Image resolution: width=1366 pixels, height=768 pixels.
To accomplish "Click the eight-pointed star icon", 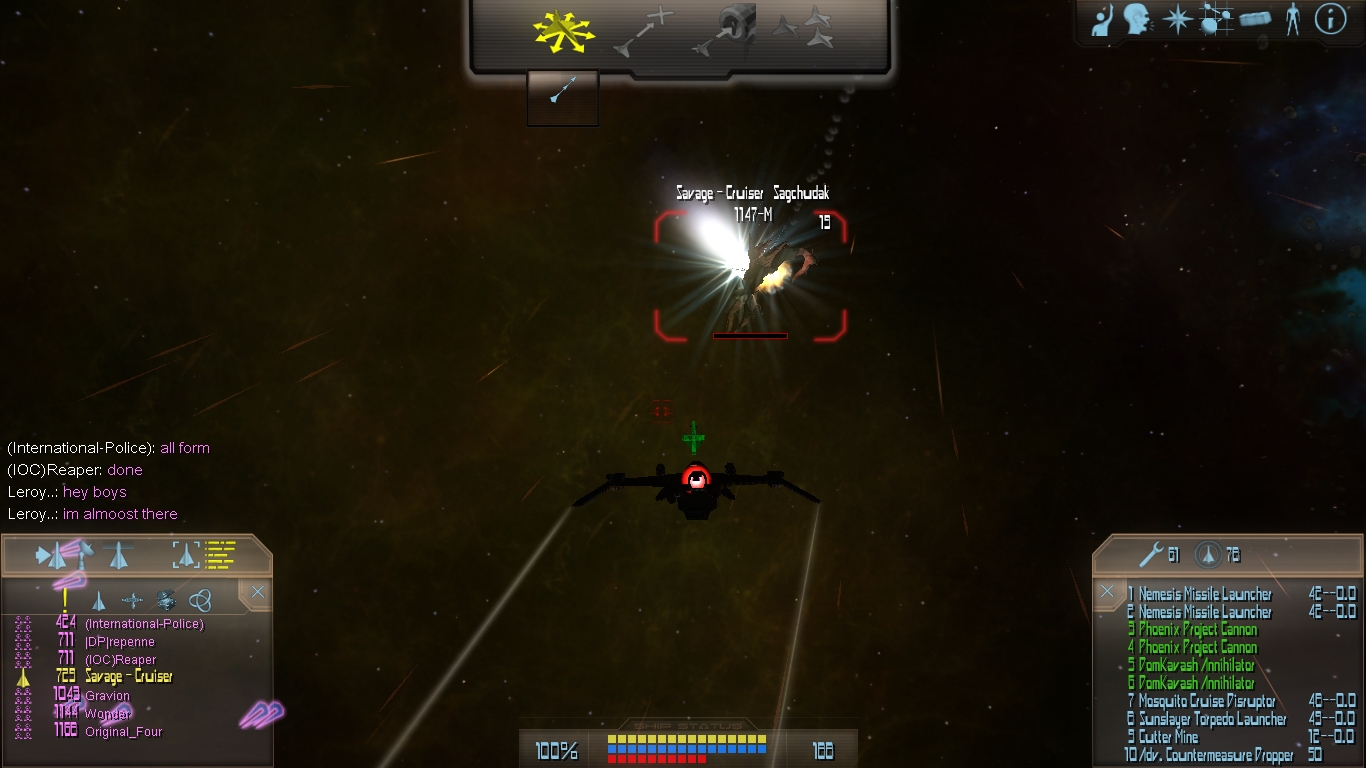I will click(1177, 20).
